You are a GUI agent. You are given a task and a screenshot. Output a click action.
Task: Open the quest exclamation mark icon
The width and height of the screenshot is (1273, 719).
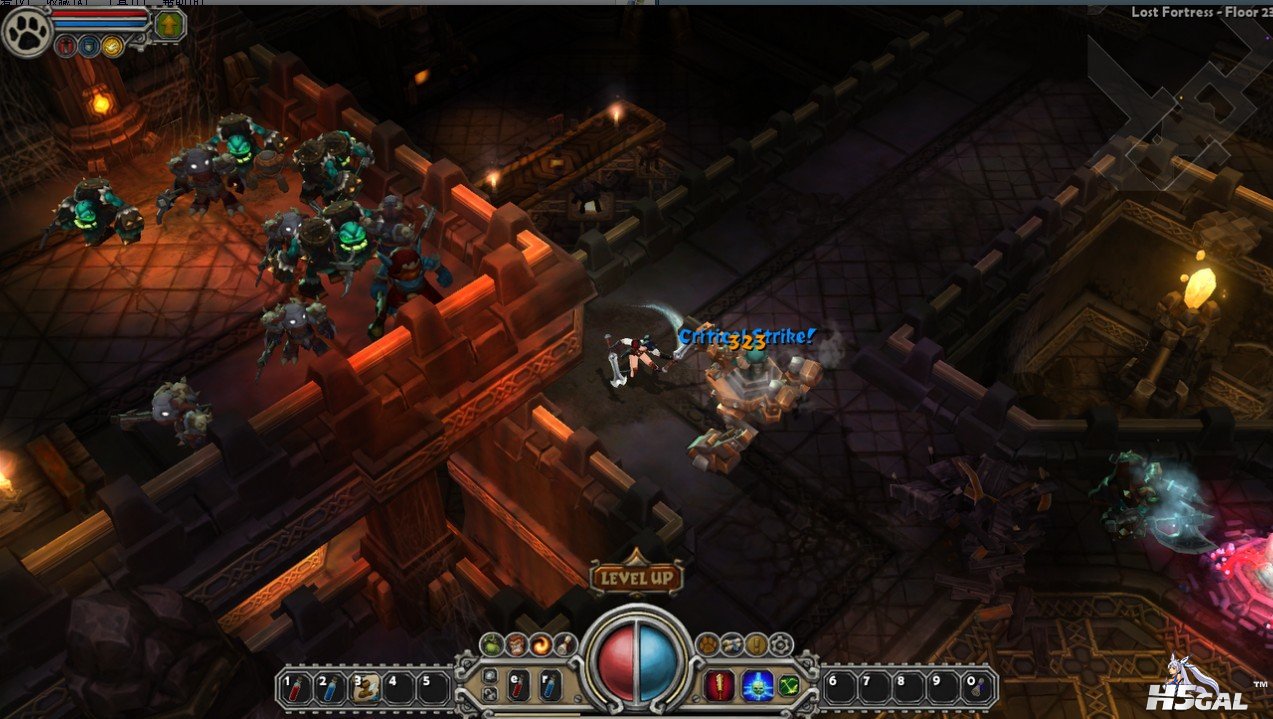click(757, 645)
